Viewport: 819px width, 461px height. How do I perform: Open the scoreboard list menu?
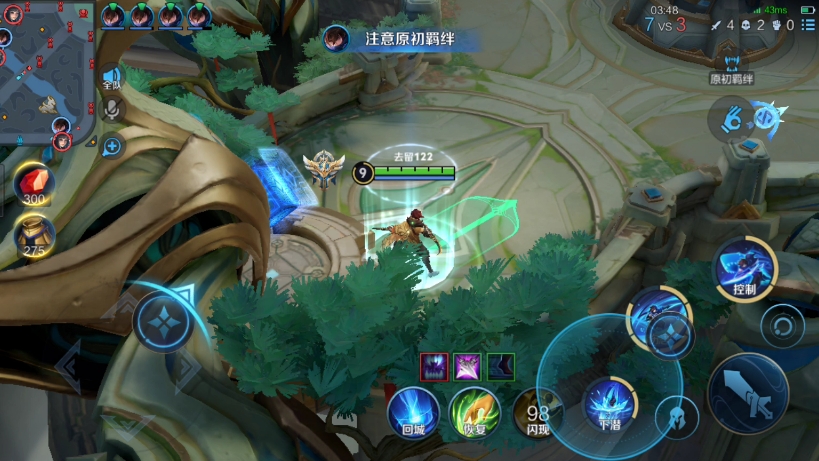[x=806, y=25]
